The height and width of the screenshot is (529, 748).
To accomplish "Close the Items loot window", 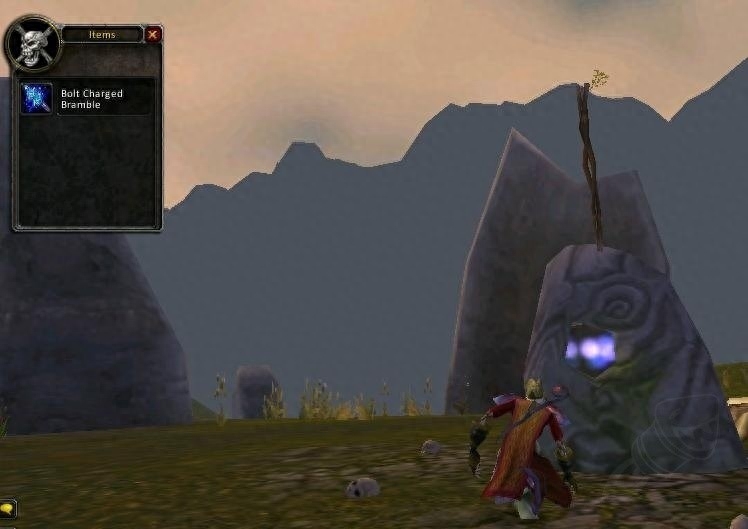I will [x=153, y=35].
